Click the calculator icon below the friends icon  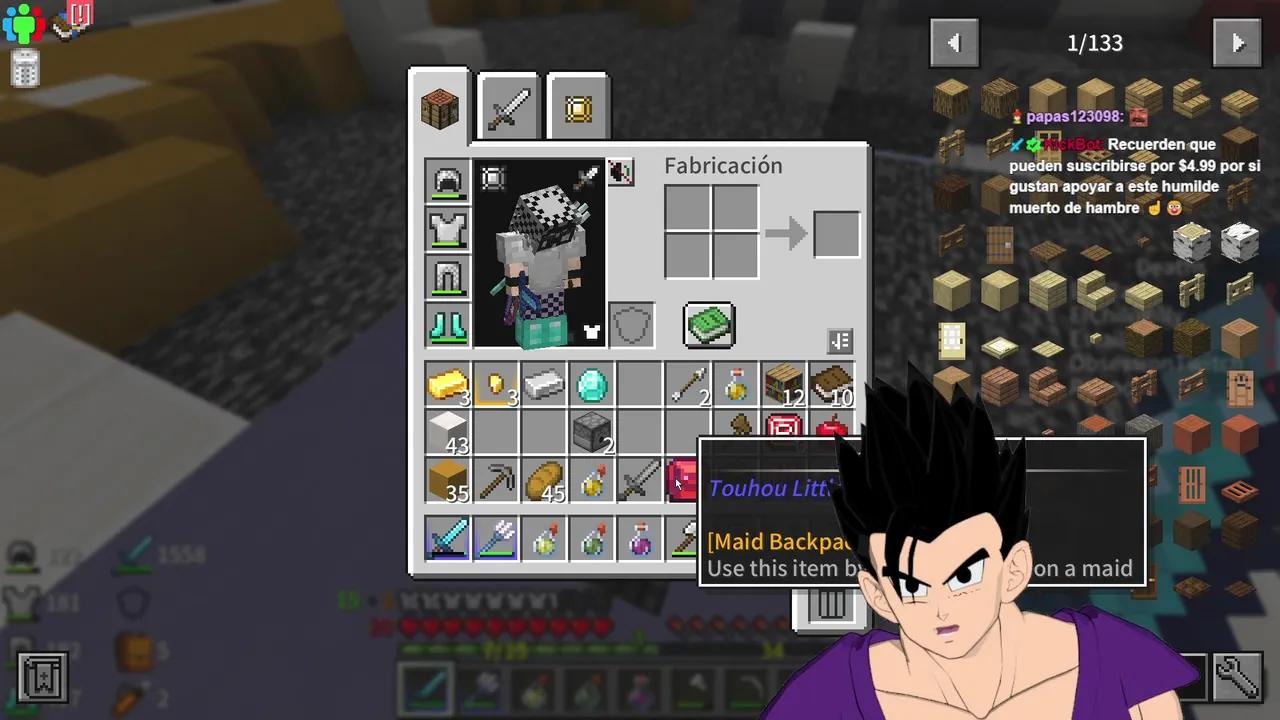pyautogui.click(x=25, y=68)
